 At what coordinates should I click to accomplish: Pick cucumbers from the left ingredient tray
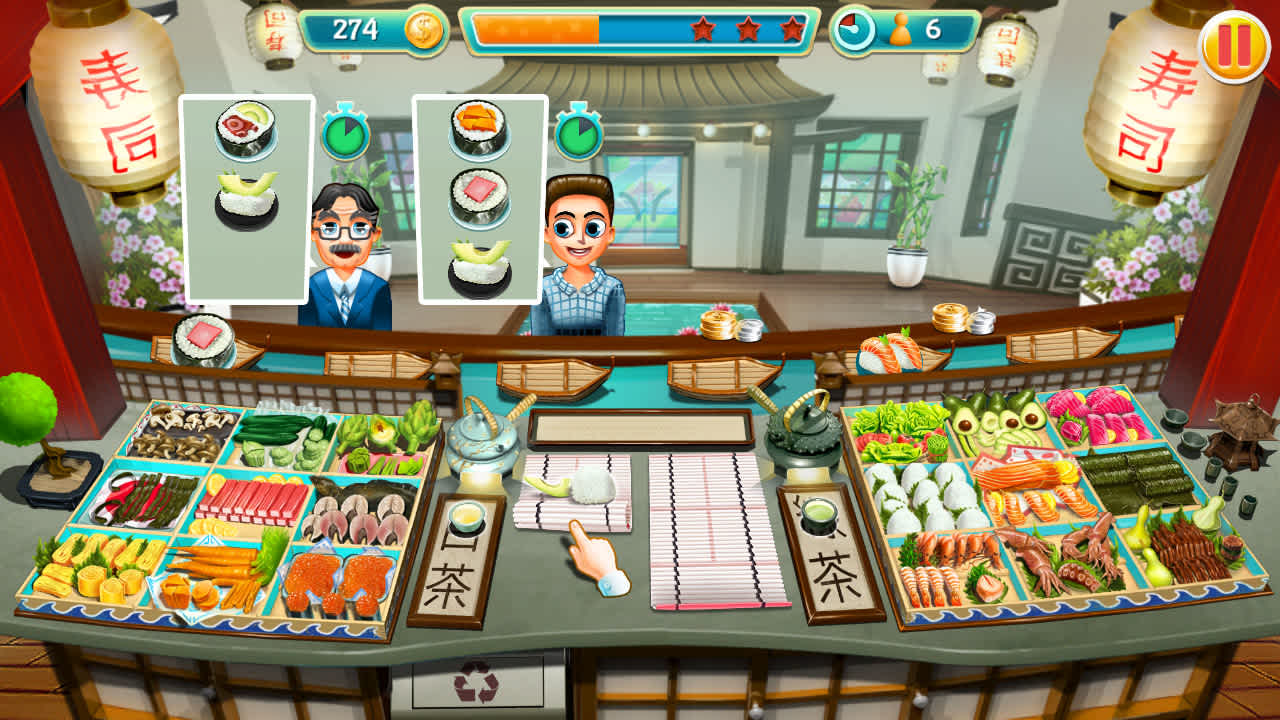point(278,432)
